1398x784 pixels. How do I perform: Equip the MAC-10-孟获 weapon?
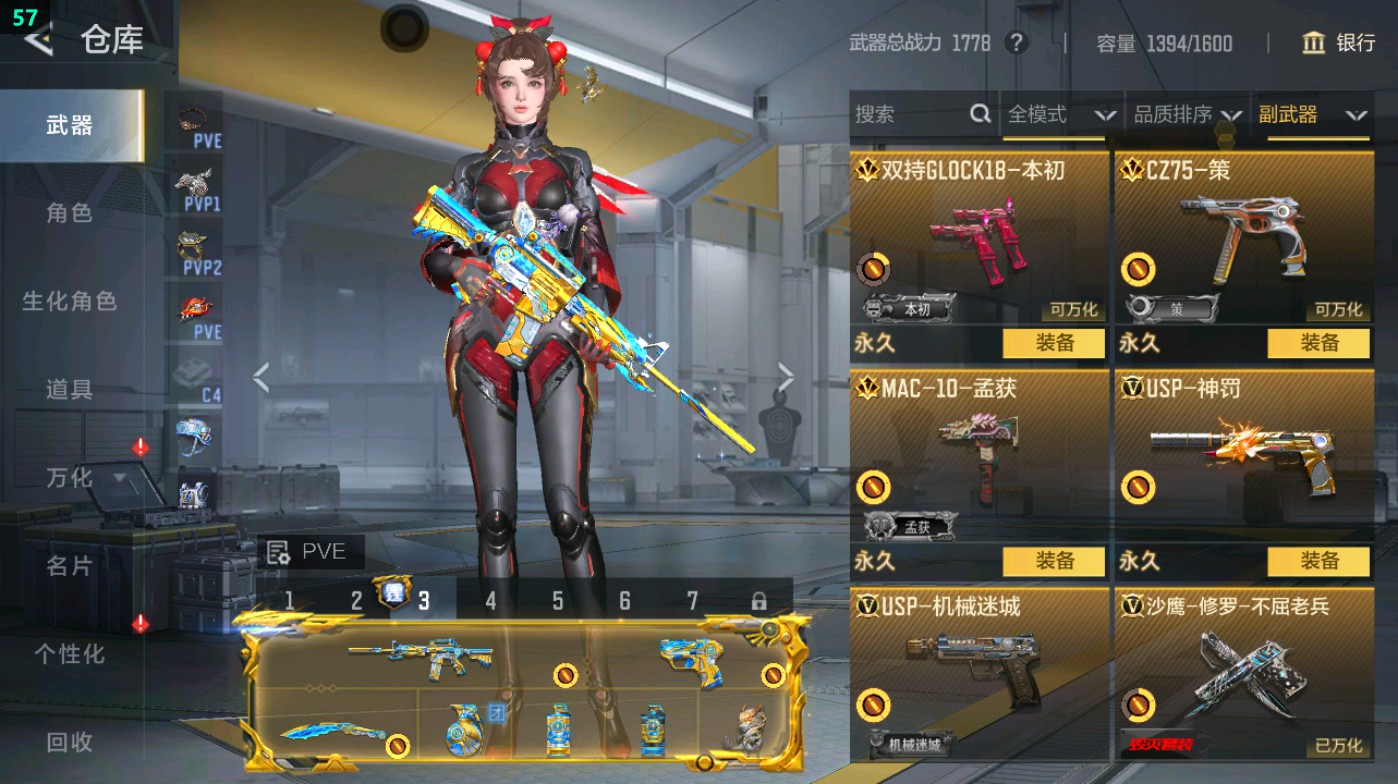pyautogui.click(x=1054, y=561)
